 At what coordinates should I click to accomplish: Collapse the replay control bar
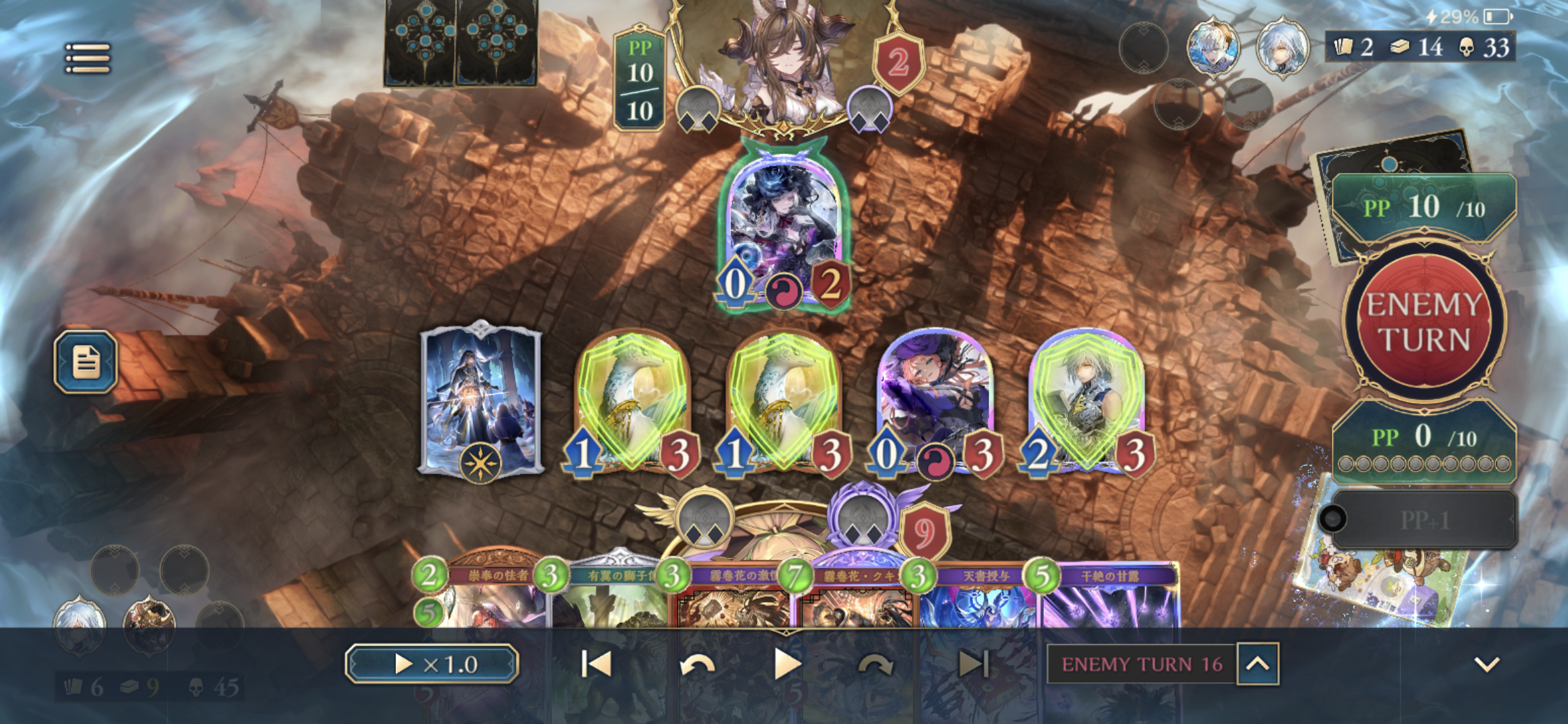tap(1487, 664)
